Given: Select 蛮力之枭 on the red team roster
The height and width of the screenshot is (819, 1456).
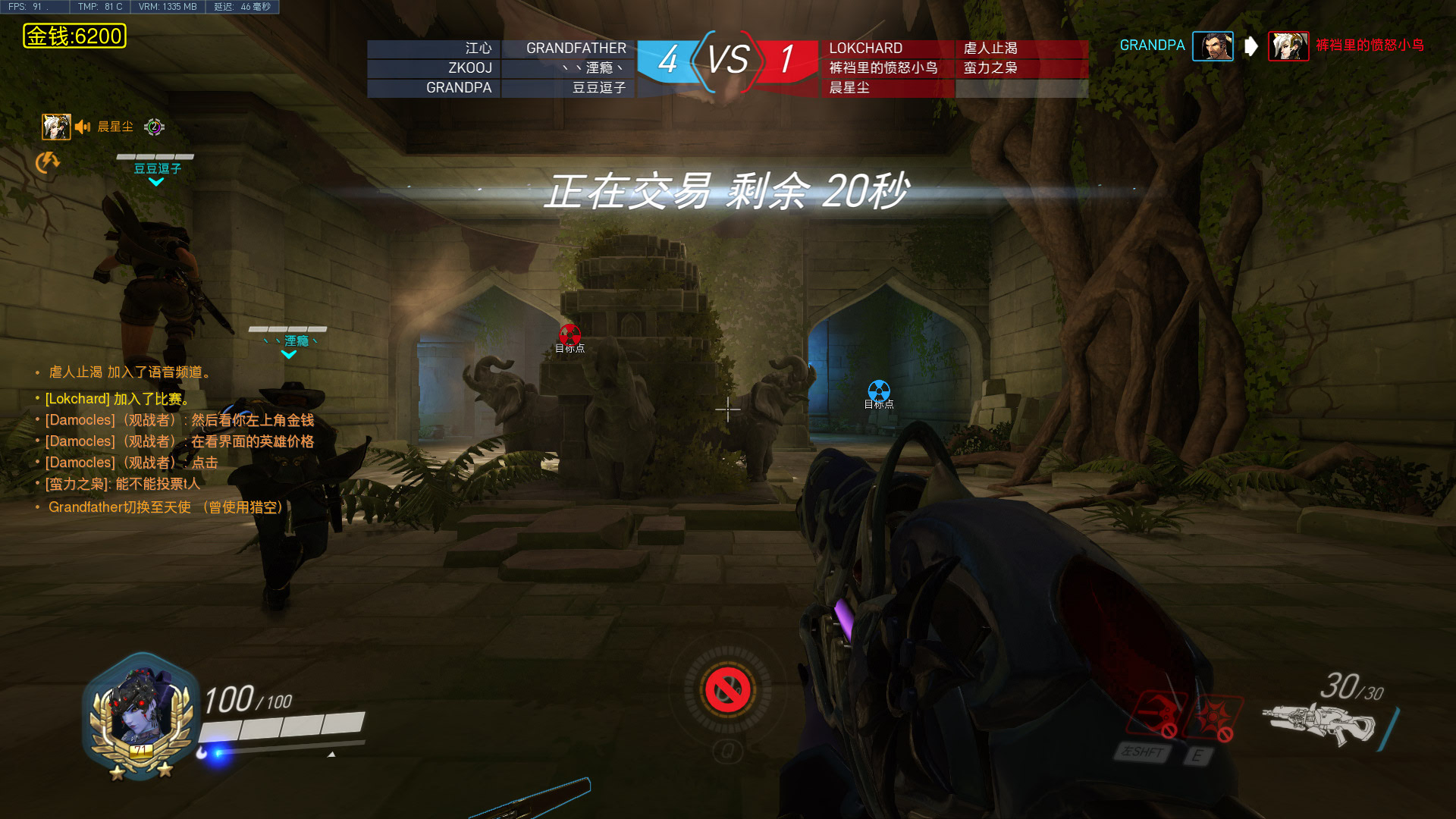Looking at the screenshot, I should [x=990, y=68].
